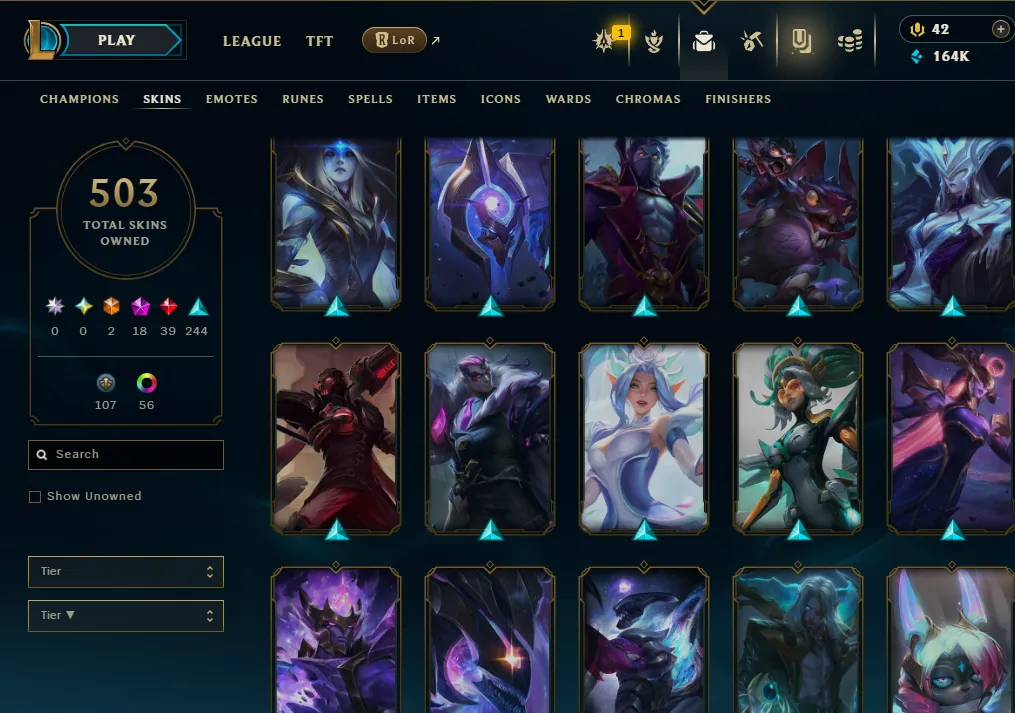Viewport: 1015px width, 713px height.
Task: Switch to the Chromas tab
Action: tap(648, 99)
